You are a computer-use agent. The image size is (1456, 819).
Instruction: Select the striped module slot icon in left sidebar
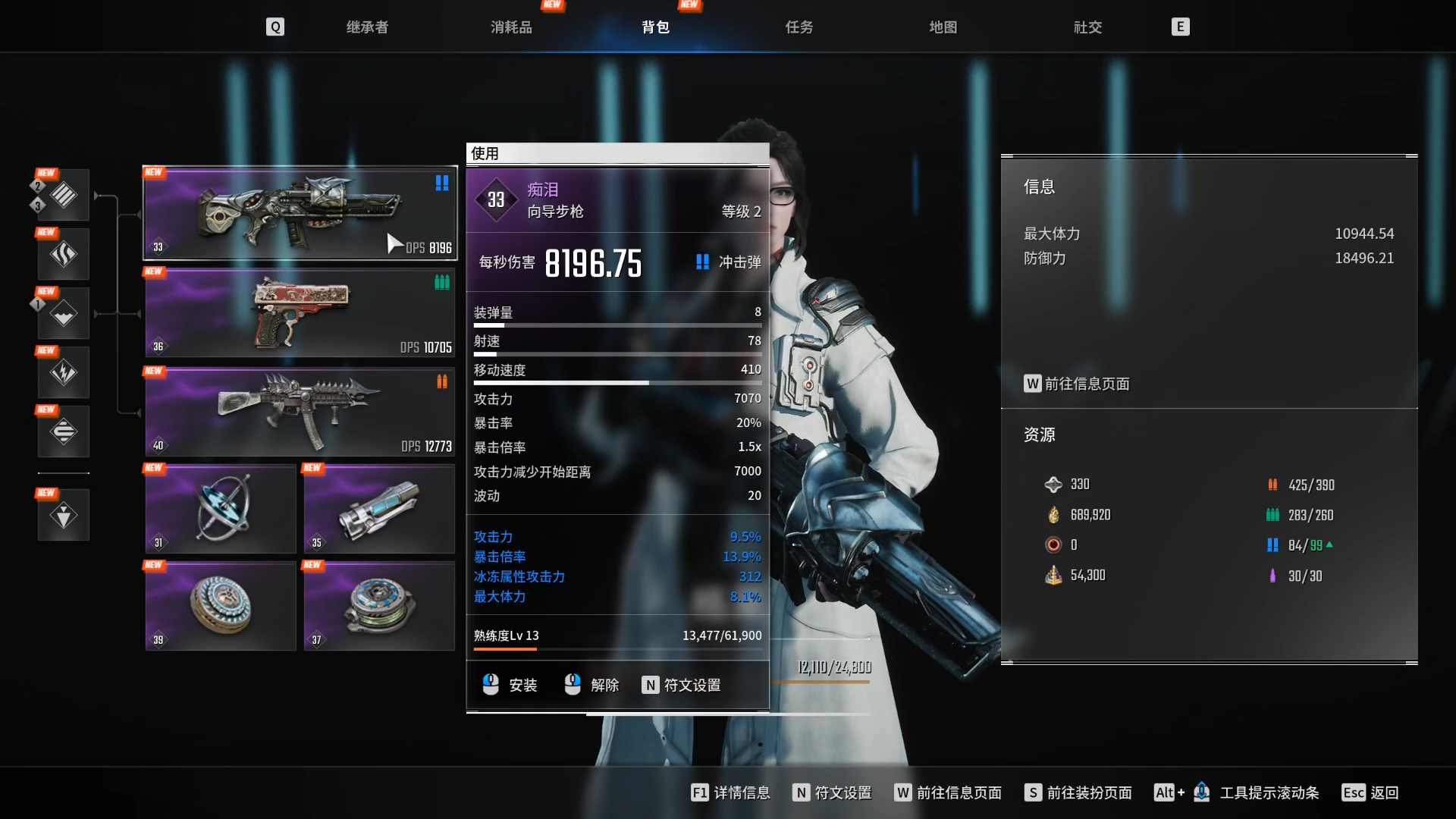pyautogui.click(x=64, y=195)
